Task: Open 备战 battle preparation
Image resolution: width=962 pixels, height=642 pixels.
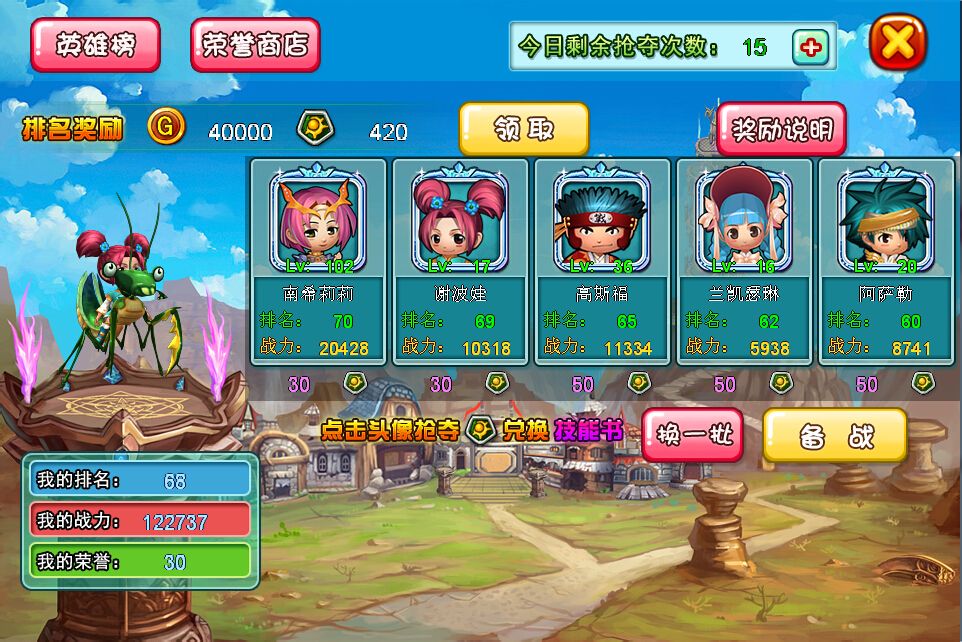Action: click(835, 435)
